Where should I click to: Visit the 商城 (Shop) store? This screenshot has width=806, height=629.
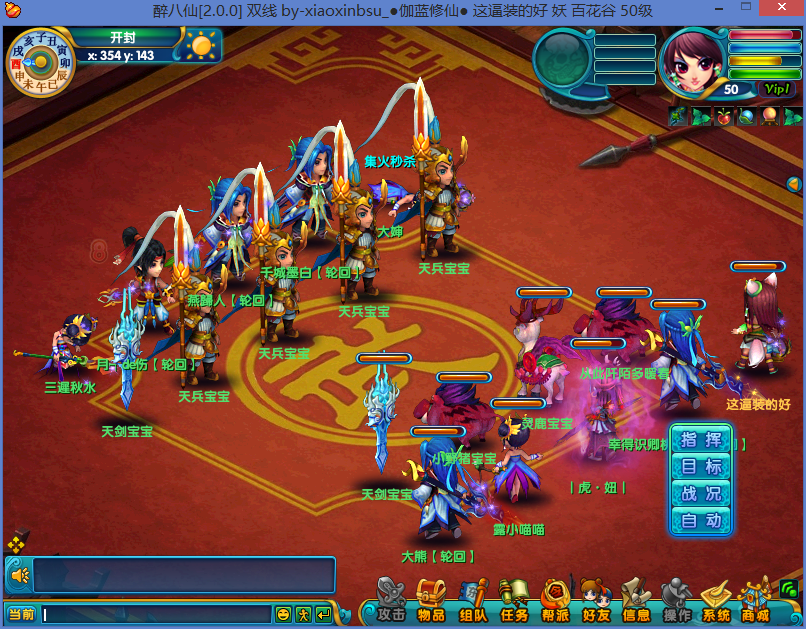(755, 600)
